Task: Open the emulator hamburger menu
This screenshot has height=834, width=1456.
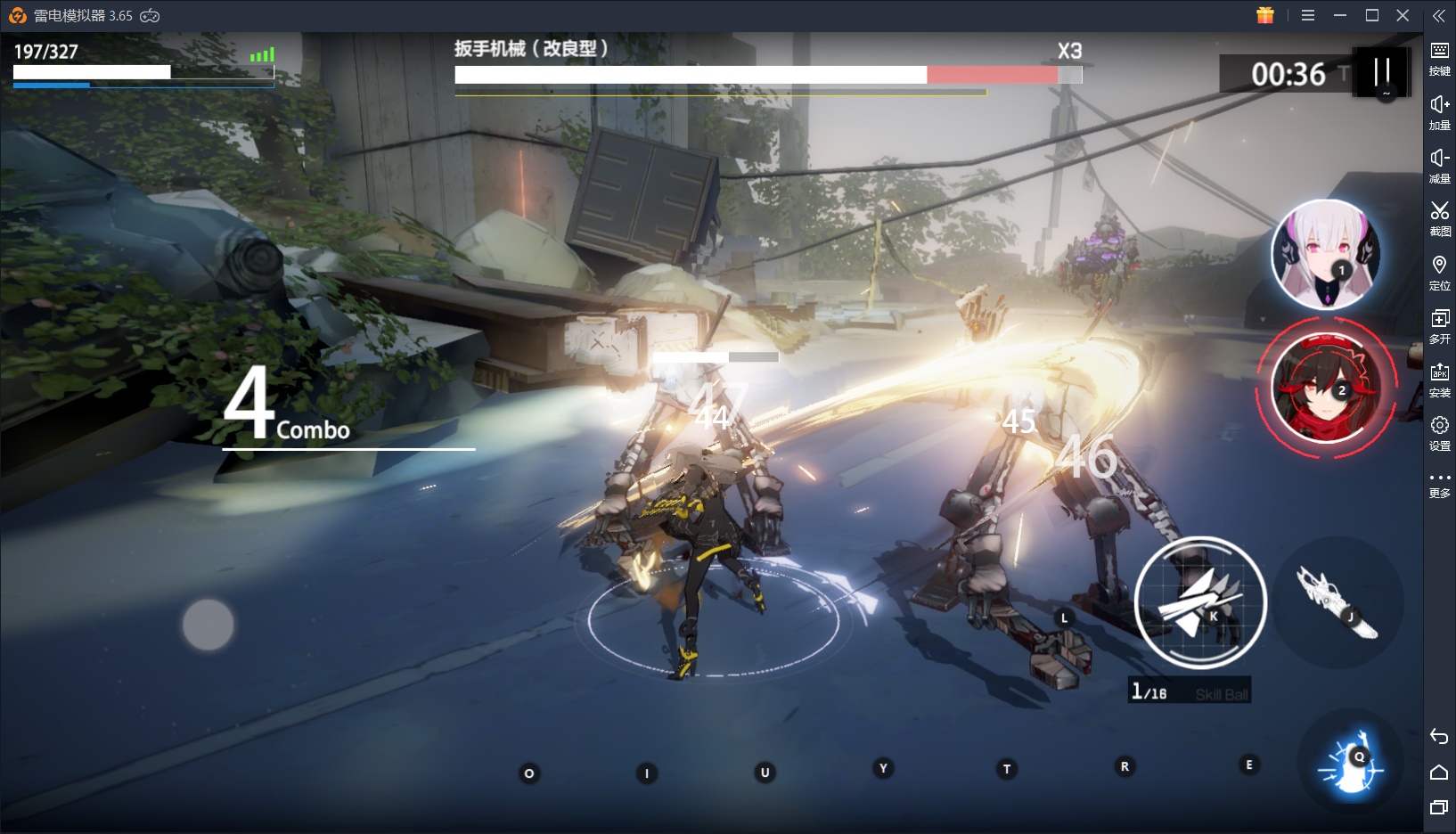Action: tap(1308, 15)
